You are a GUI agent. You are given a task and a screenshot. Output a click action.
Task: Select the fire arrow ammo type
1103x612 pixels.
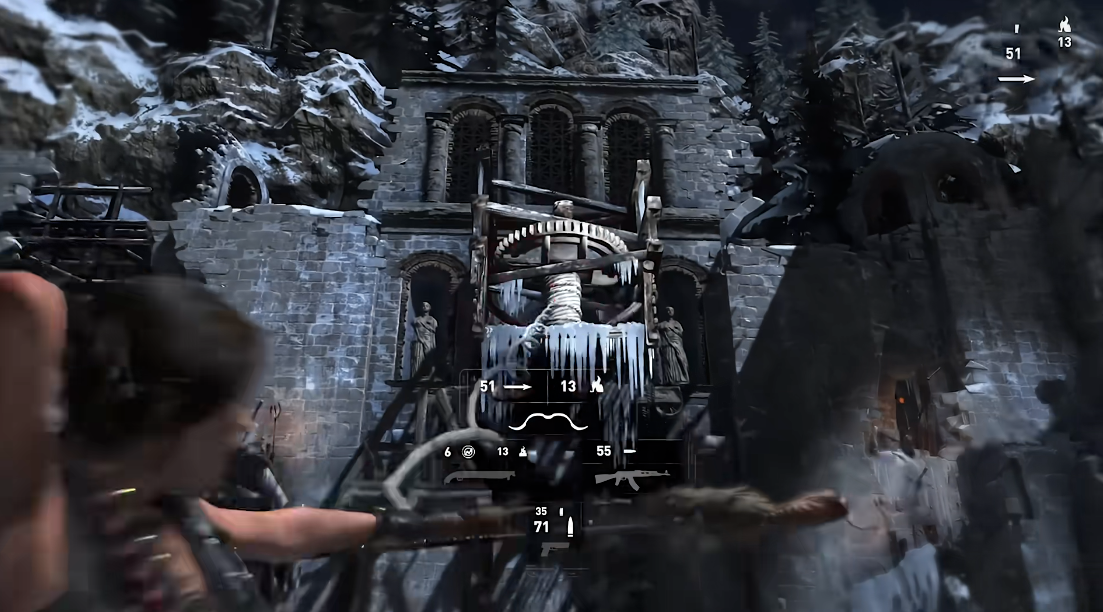(596, 385)
